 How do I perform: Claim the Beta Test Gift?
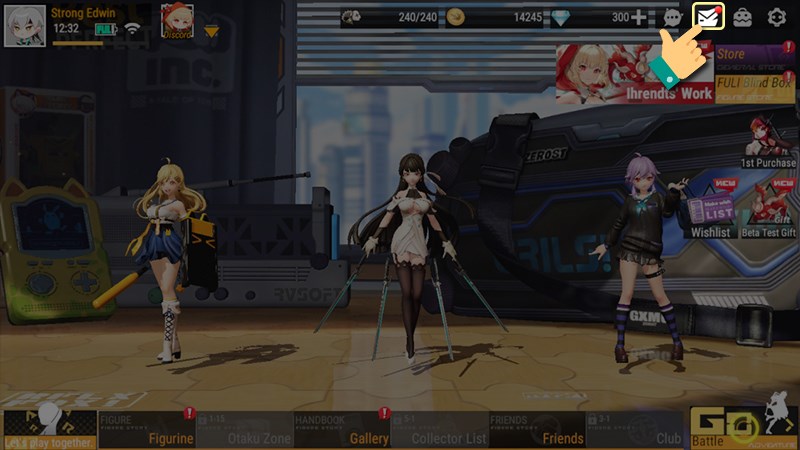[769, 210]
